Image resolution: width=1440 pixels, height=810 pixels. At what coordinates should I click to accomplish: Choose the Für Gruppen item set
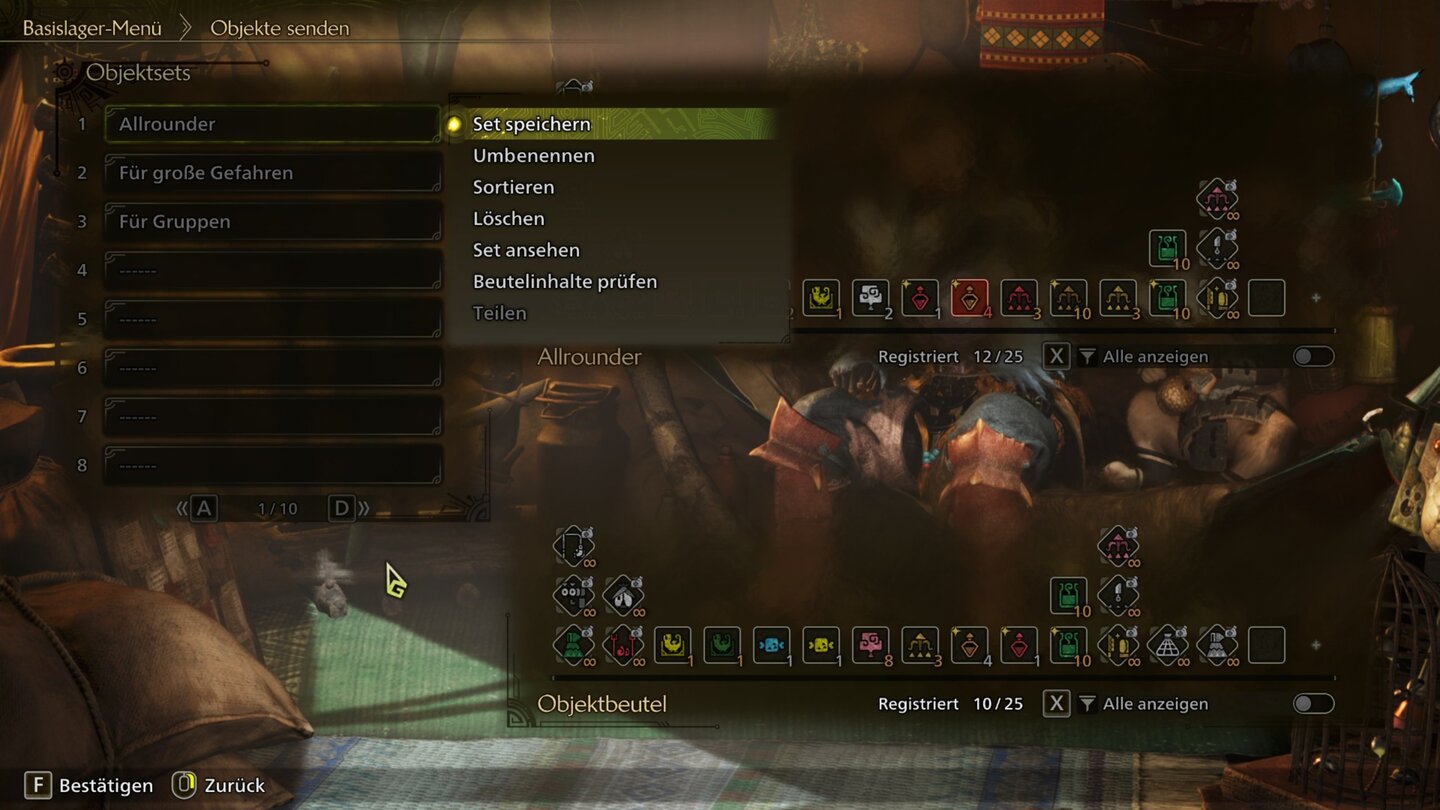(272, 222)
